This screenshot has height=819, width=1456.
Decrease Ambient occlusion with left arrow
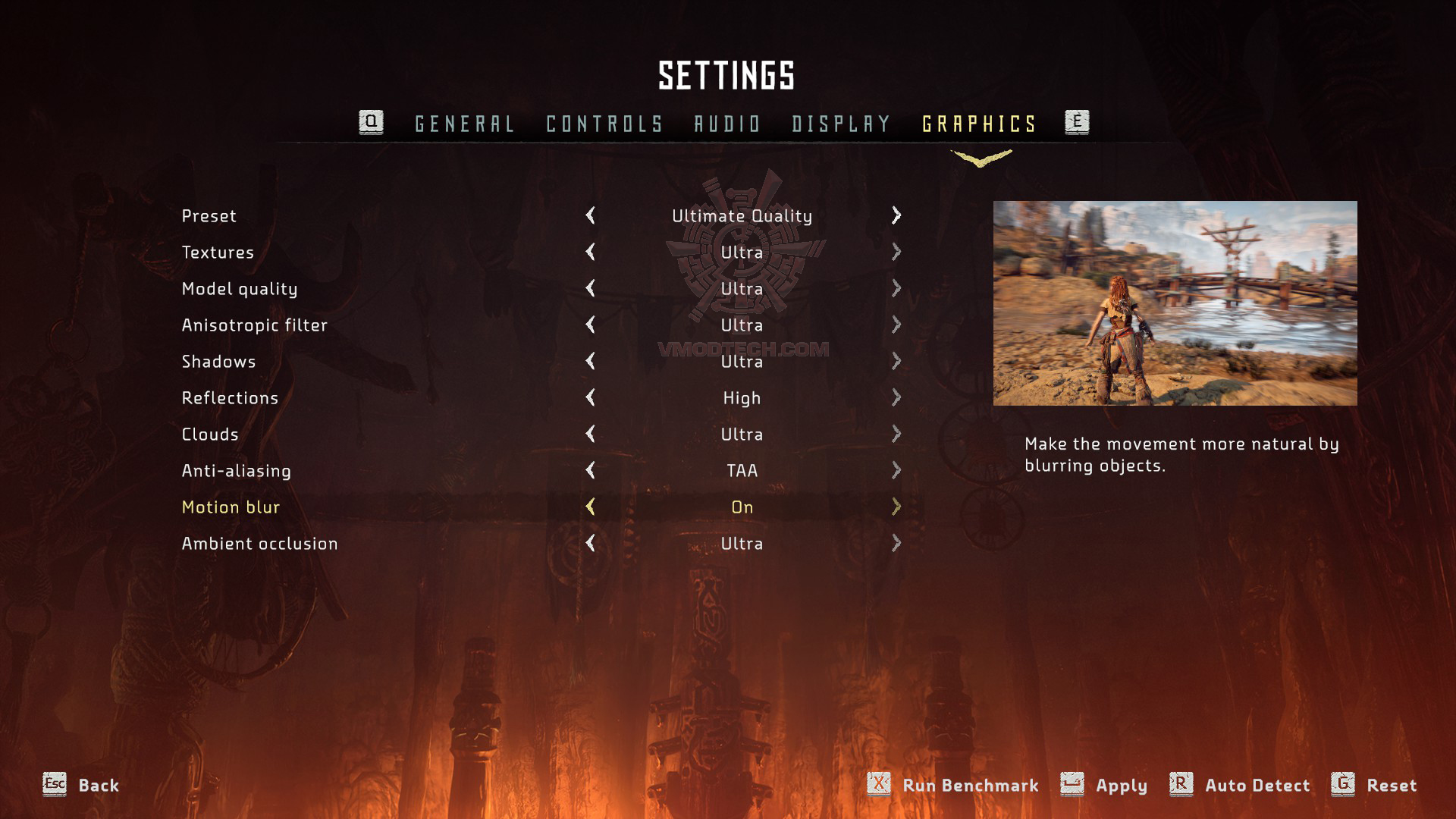tap(590, 543)
